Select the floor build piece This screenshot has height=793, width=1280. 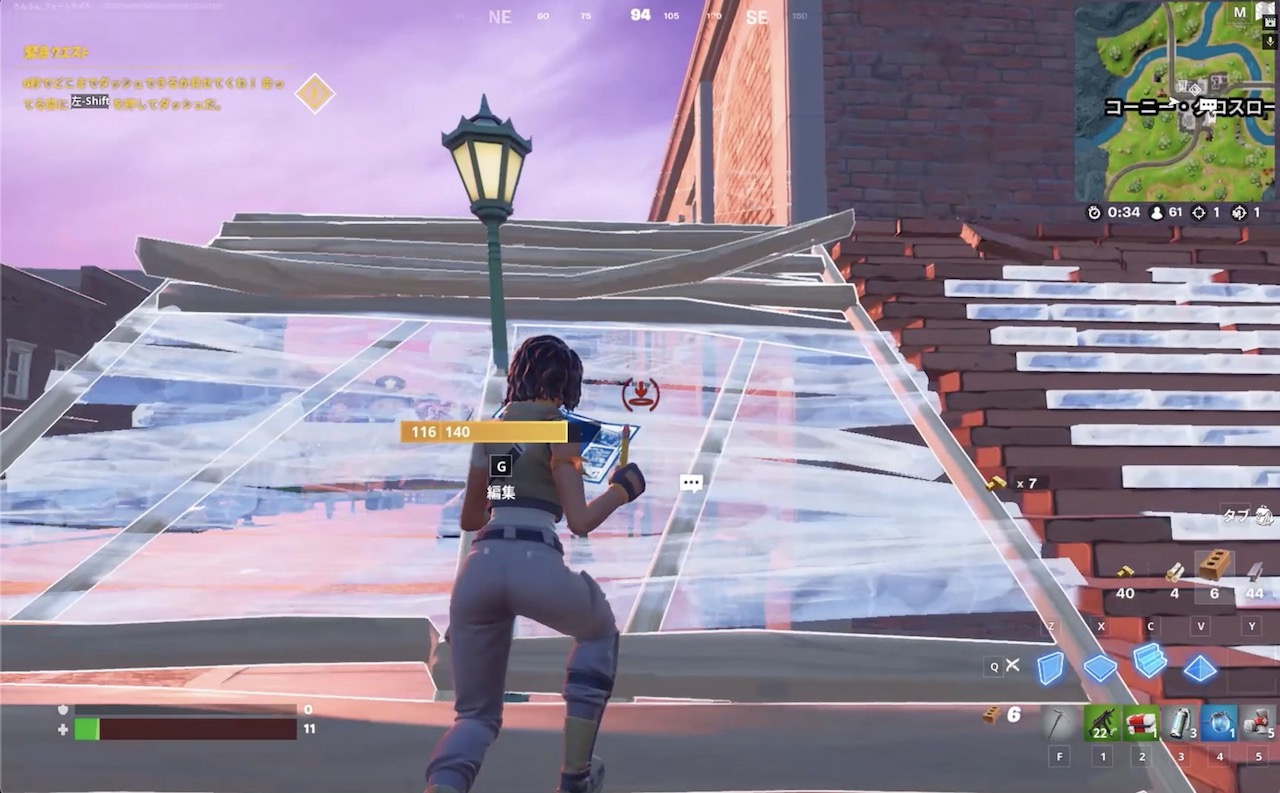pos(1100,668)
